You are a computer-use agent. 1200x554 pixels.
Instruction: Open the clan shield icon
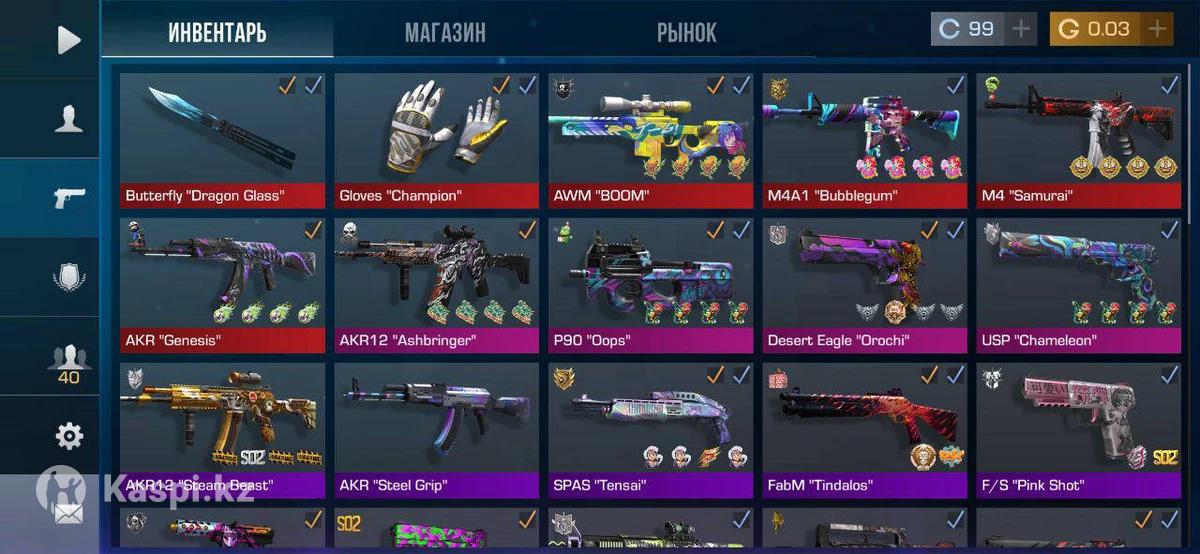68,277
